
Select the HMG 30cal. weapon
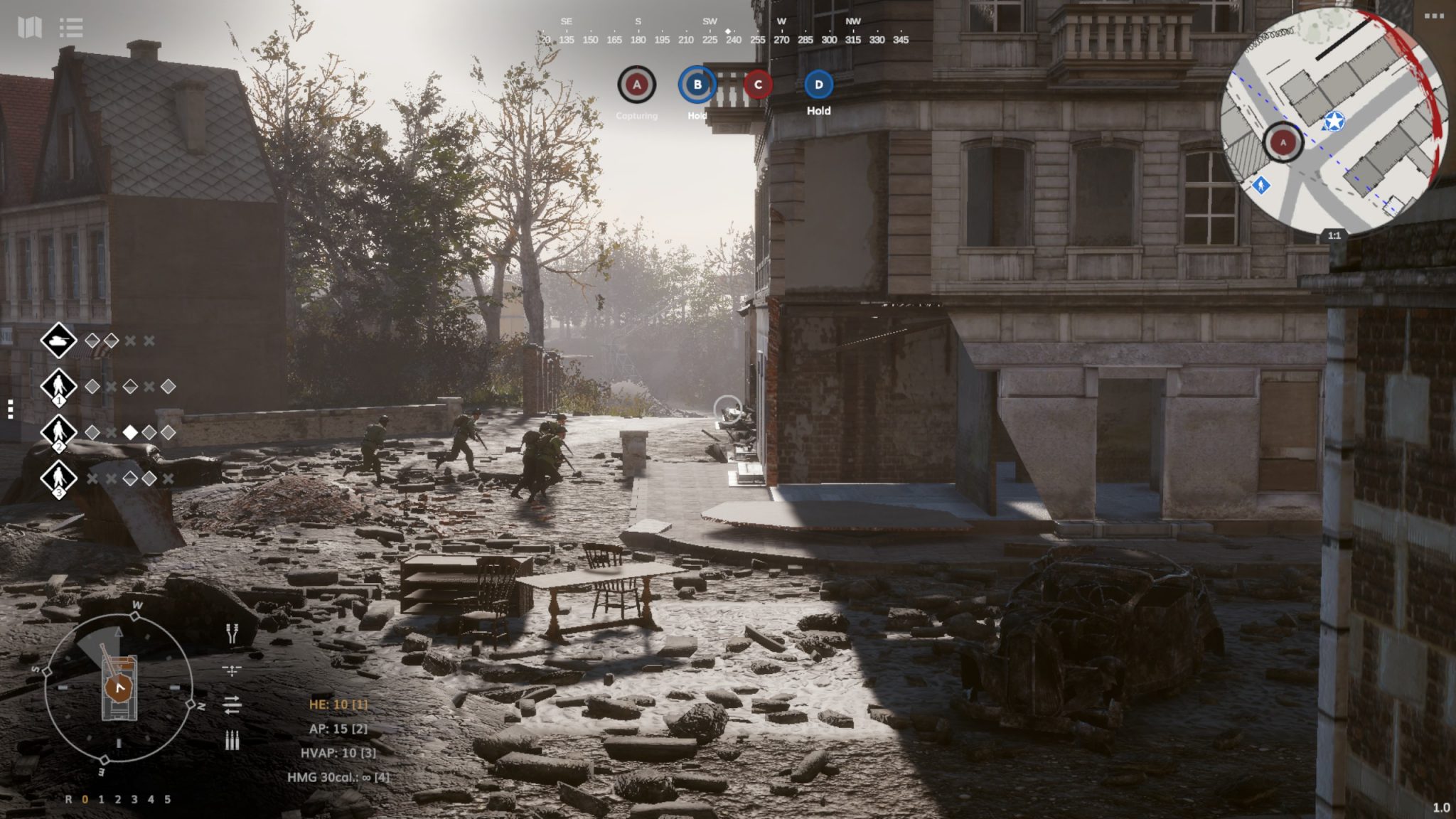(338, 777)
